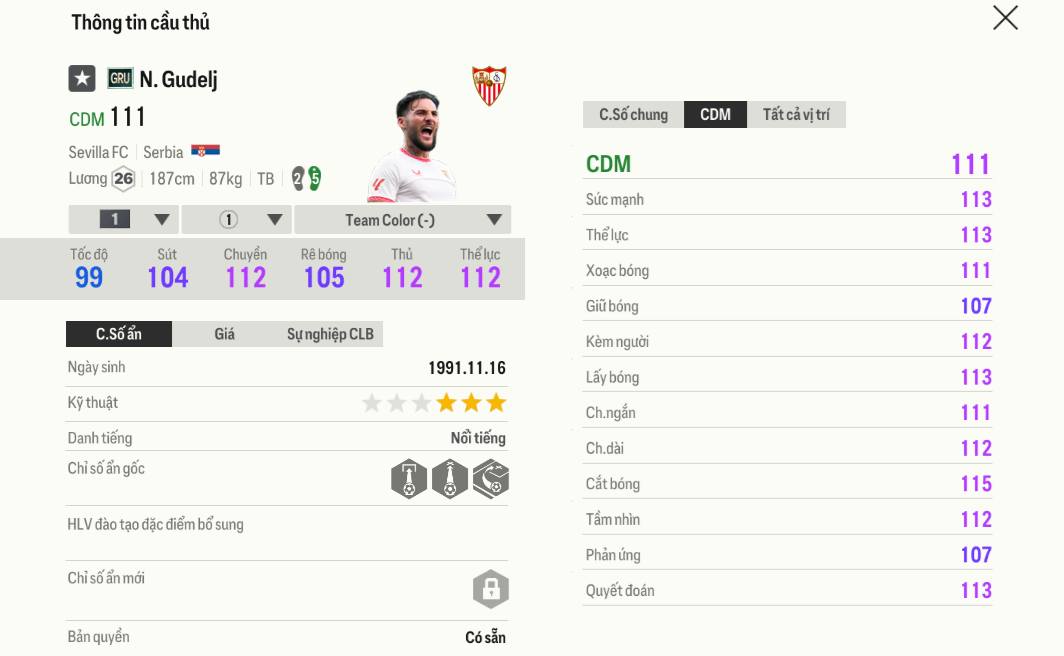This screenshot has height=656, width=1064.
Task: Select the CDM position tab
Action: 715,115
